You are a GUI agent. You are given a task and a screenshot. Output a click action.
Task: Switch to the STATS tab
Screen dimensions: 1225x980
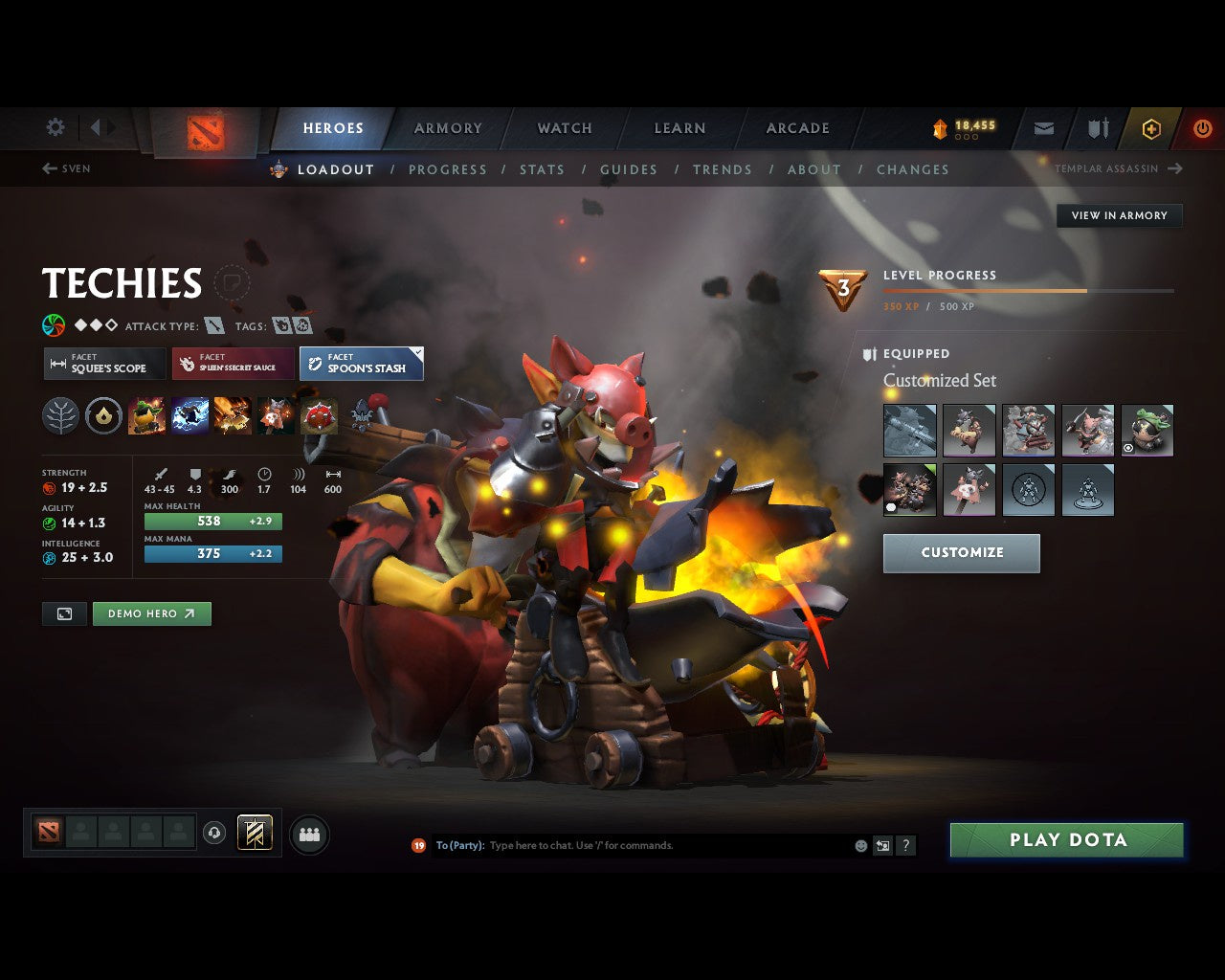point(542,169)
